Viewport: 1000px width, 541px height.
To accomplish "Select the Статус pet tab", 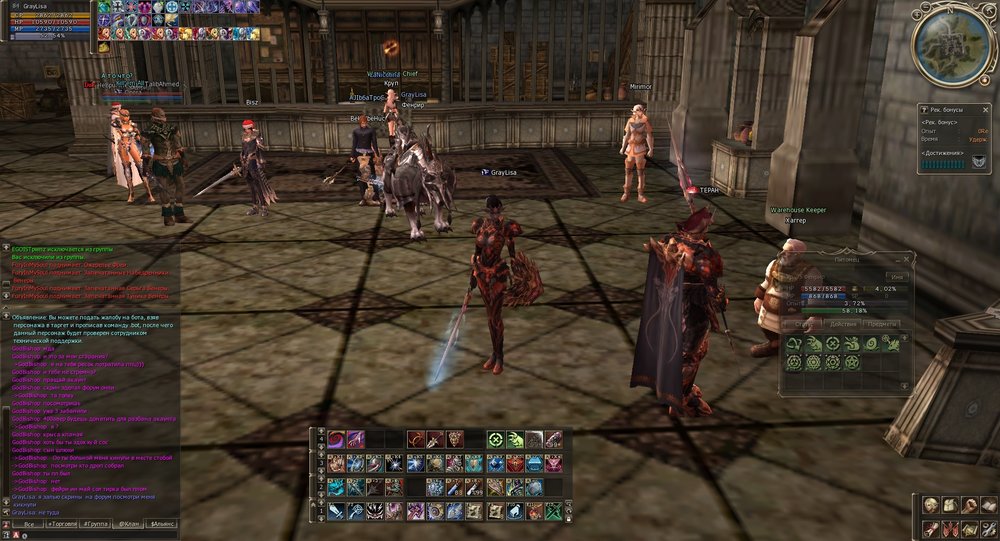I will pyautogui.click(x=803, y=323).
